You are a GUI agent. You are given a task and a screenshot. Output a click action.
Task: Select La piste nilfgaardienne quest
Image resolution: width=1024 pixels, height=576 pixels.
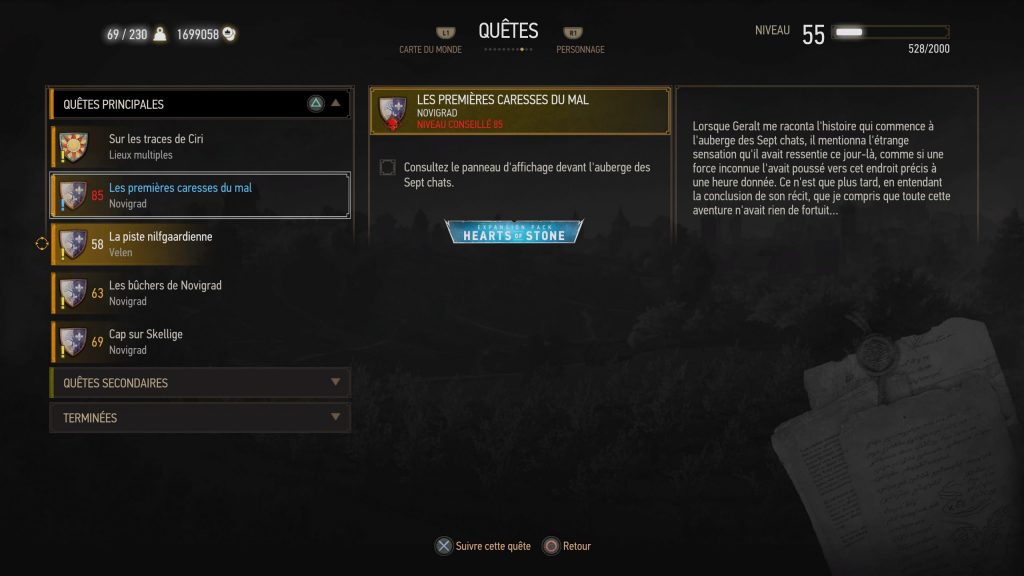click(200, 244)
